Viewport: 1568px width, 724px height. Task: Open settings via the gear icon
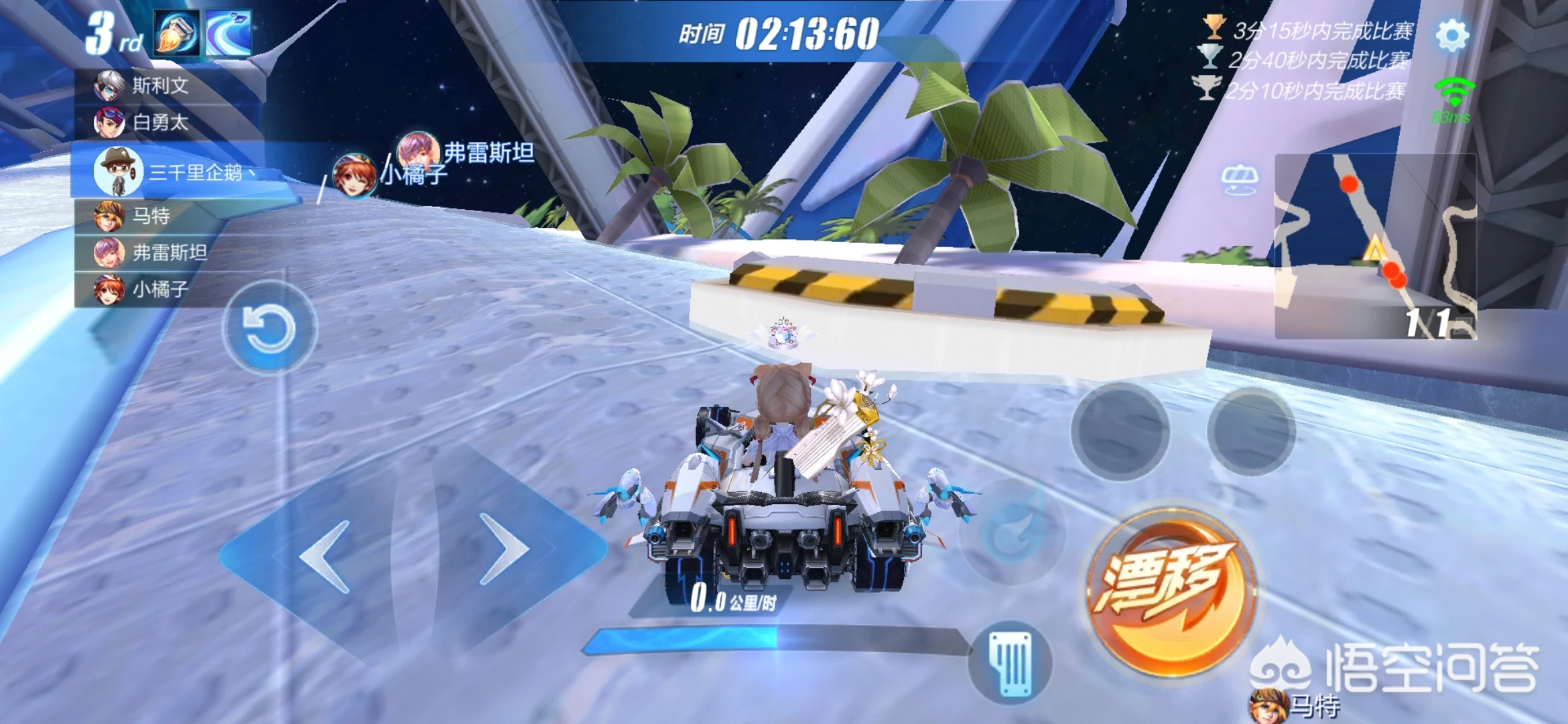[1452, 35]
